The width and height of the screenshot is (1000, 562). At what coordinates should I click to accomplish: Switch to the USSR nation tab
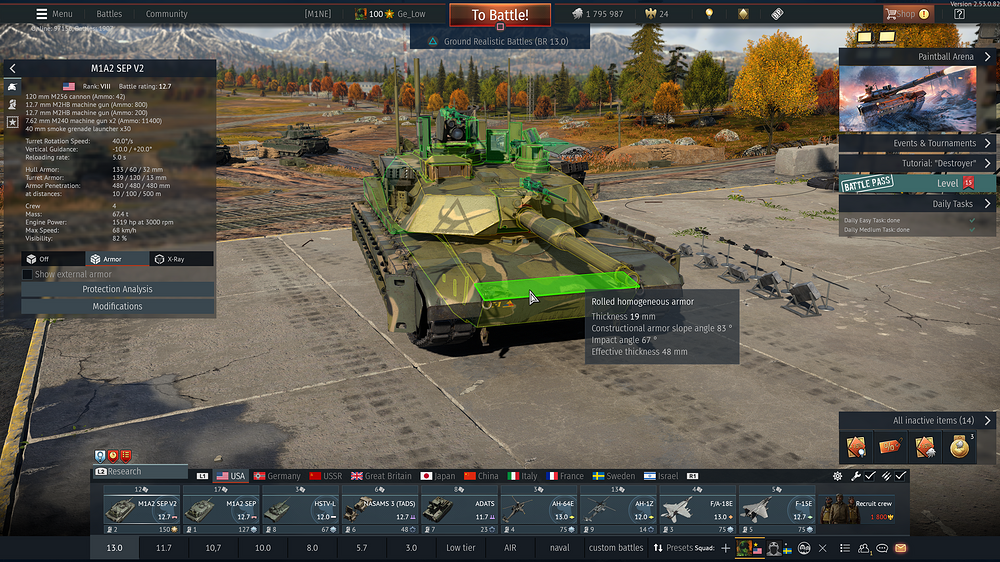[325, 476]
